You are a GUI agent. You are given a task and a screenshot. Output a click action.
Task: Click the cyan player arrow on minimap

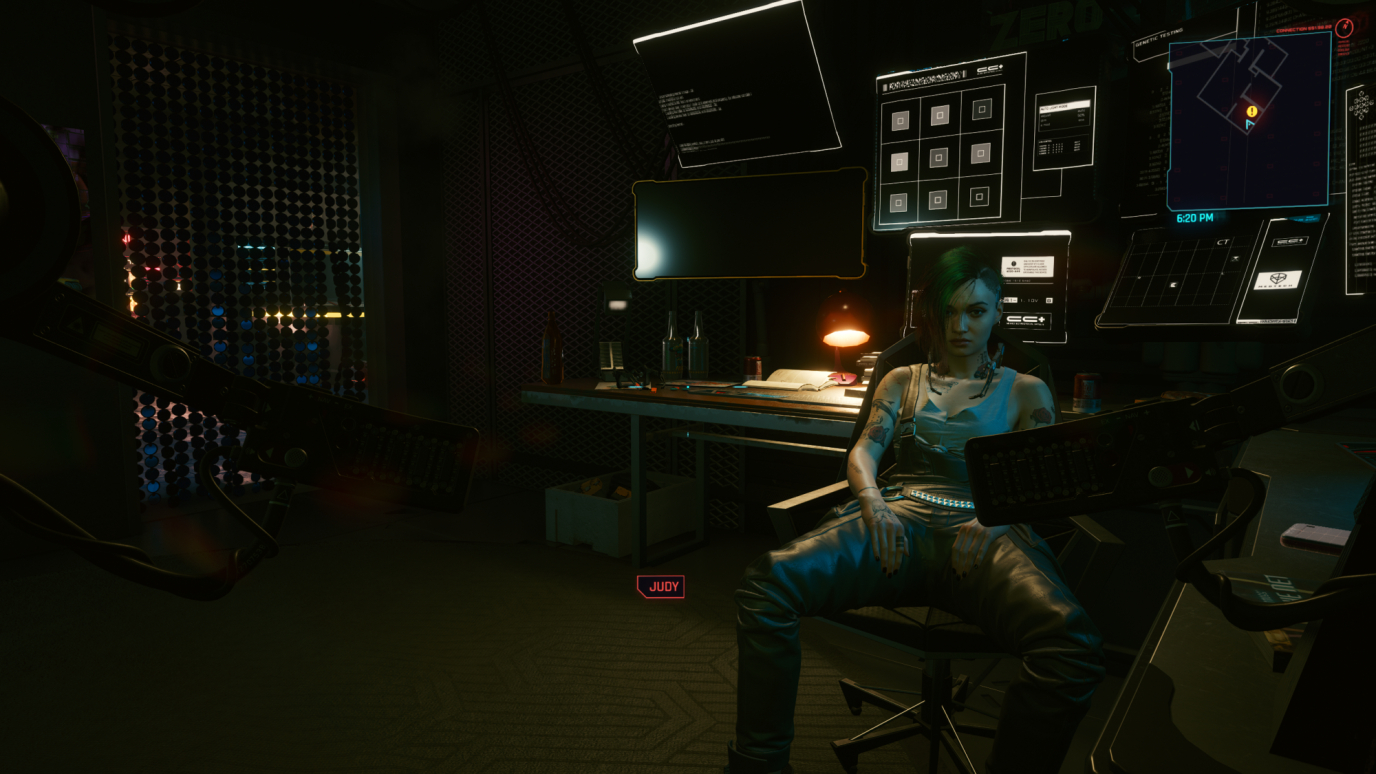[x=1249, y=124]
